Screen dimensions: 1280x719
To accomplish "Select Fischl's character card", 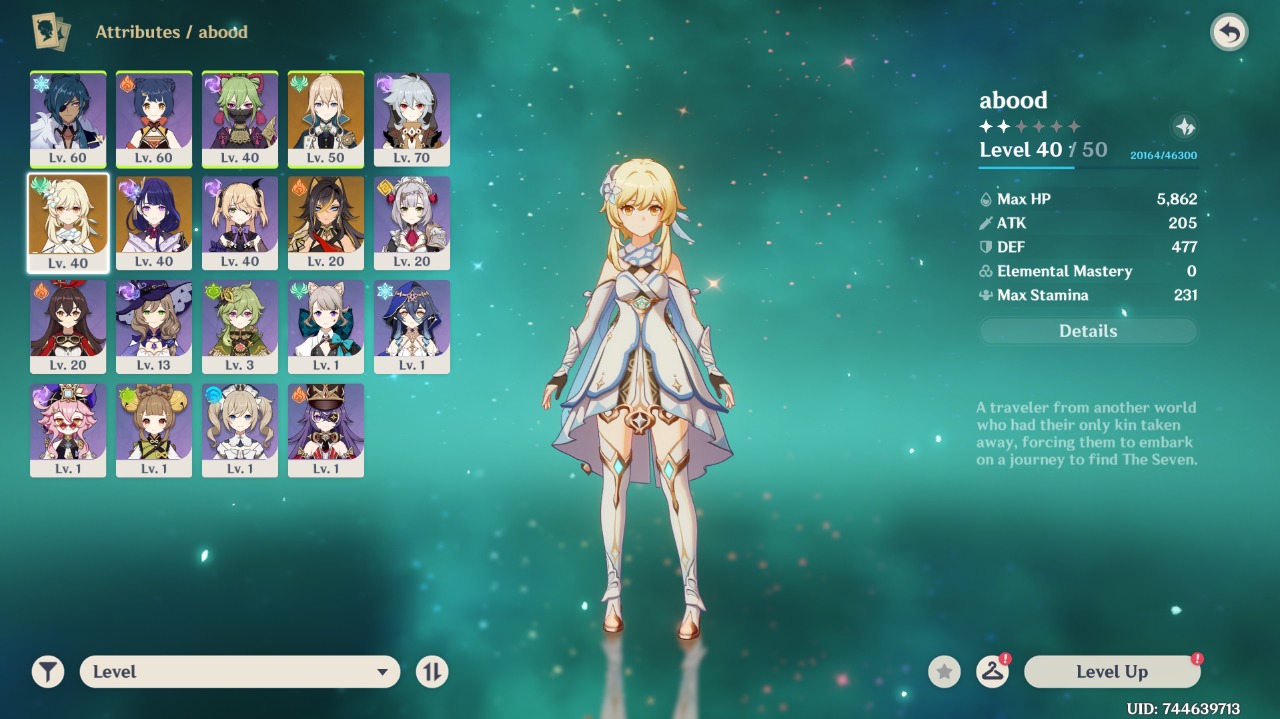I will pos(240,223).
